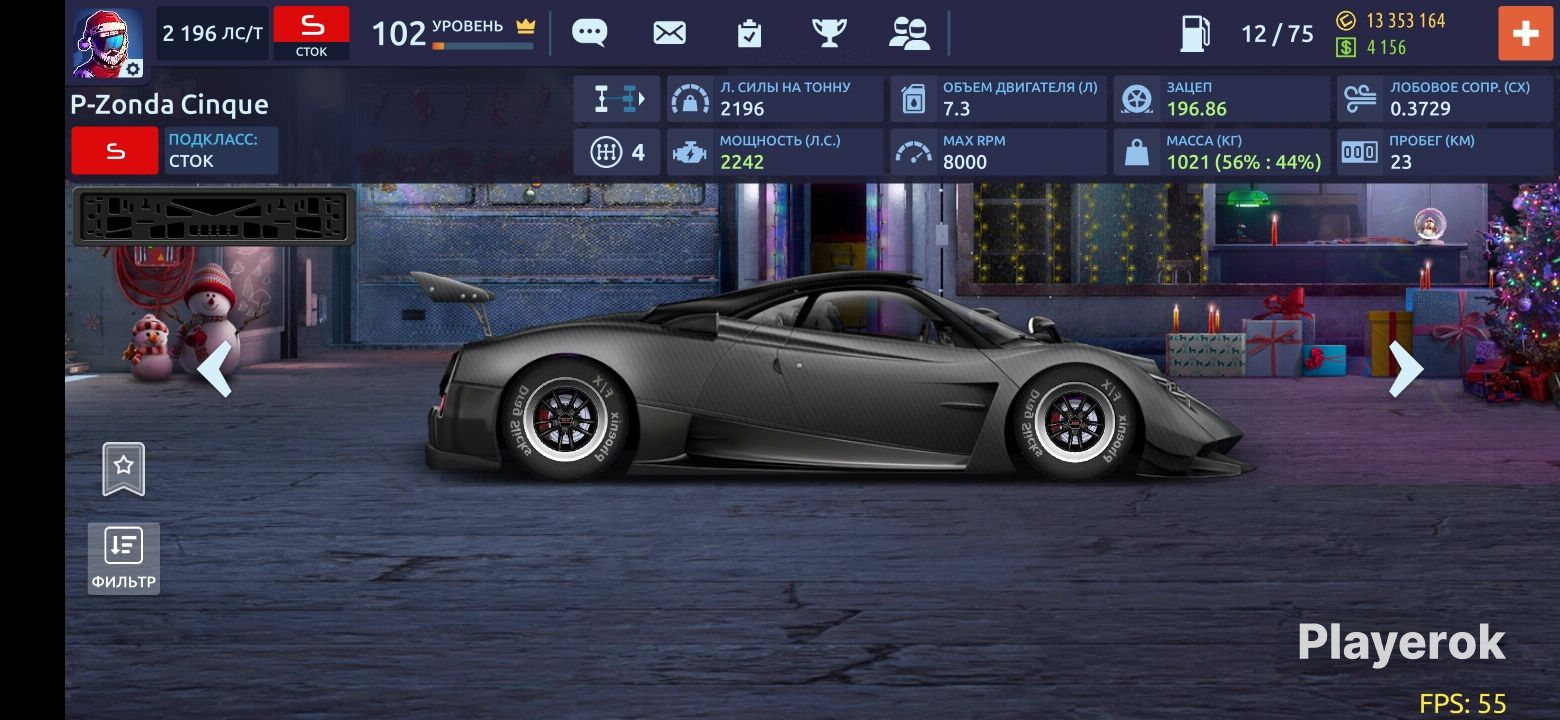Open the level 102 progress bar
1560x720 pixels.
(483, 45)
